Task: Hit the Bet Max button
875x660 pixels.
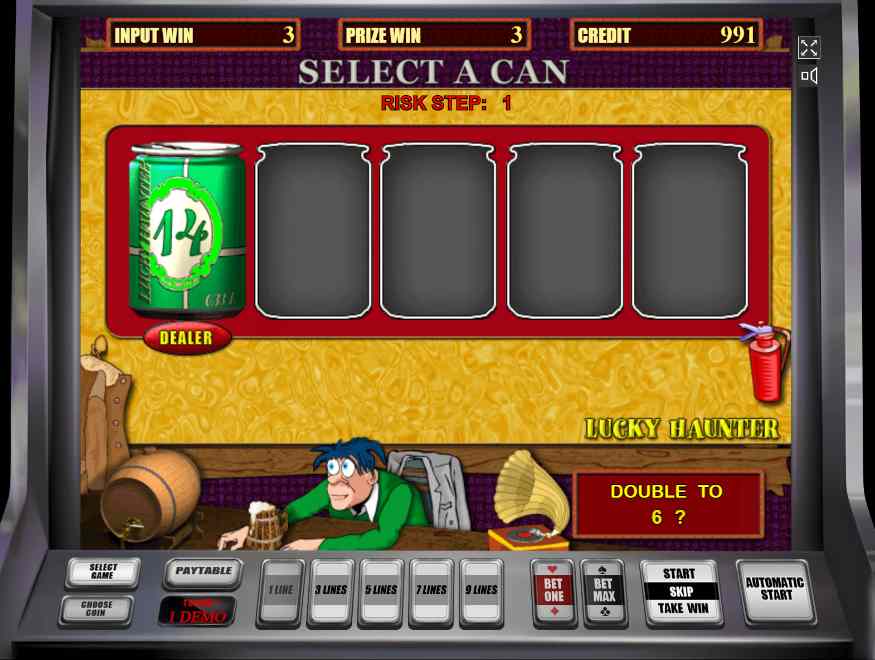Action: point(604,592)
